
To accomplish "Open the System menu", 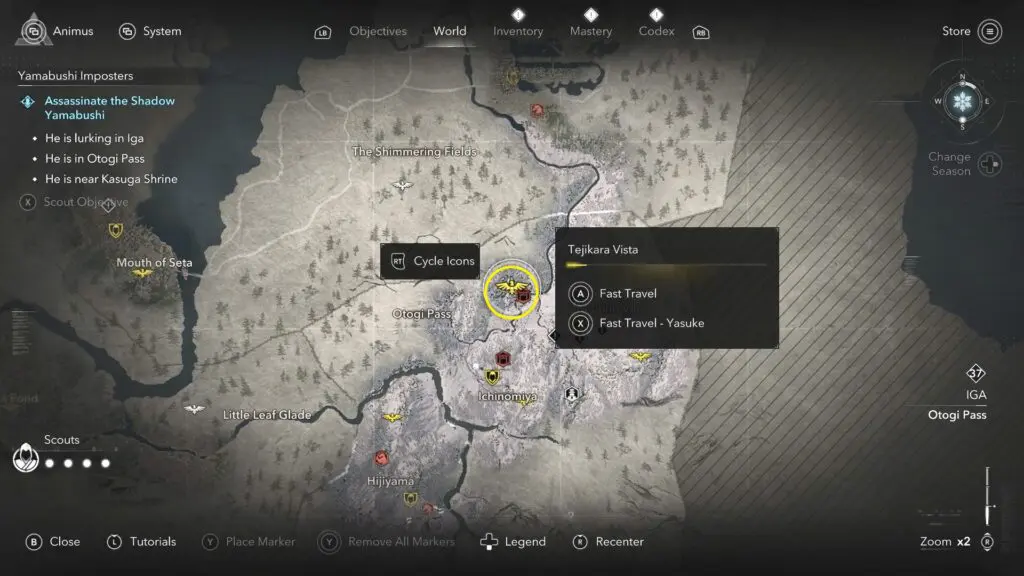I will pos(150,31).
